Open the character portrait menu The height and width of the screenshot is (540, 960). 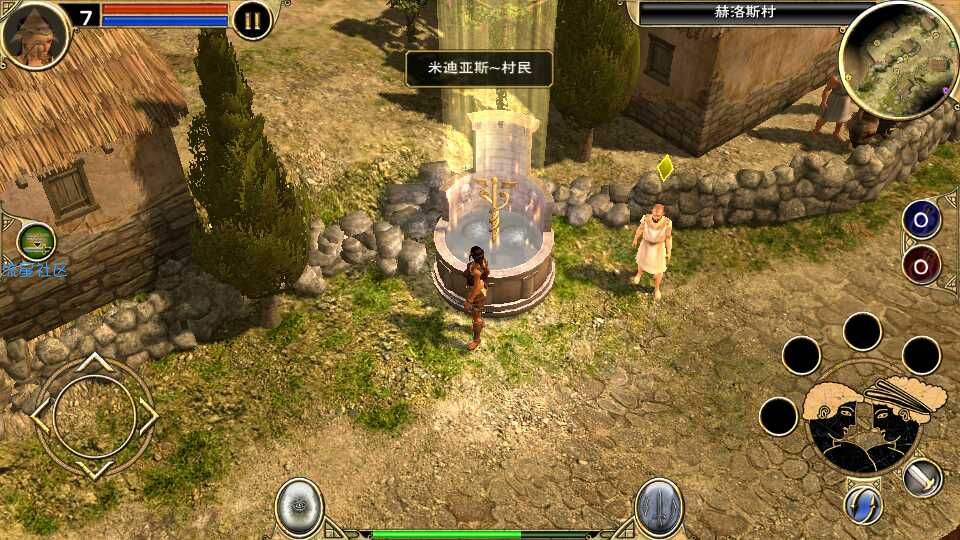pos(35,34)
